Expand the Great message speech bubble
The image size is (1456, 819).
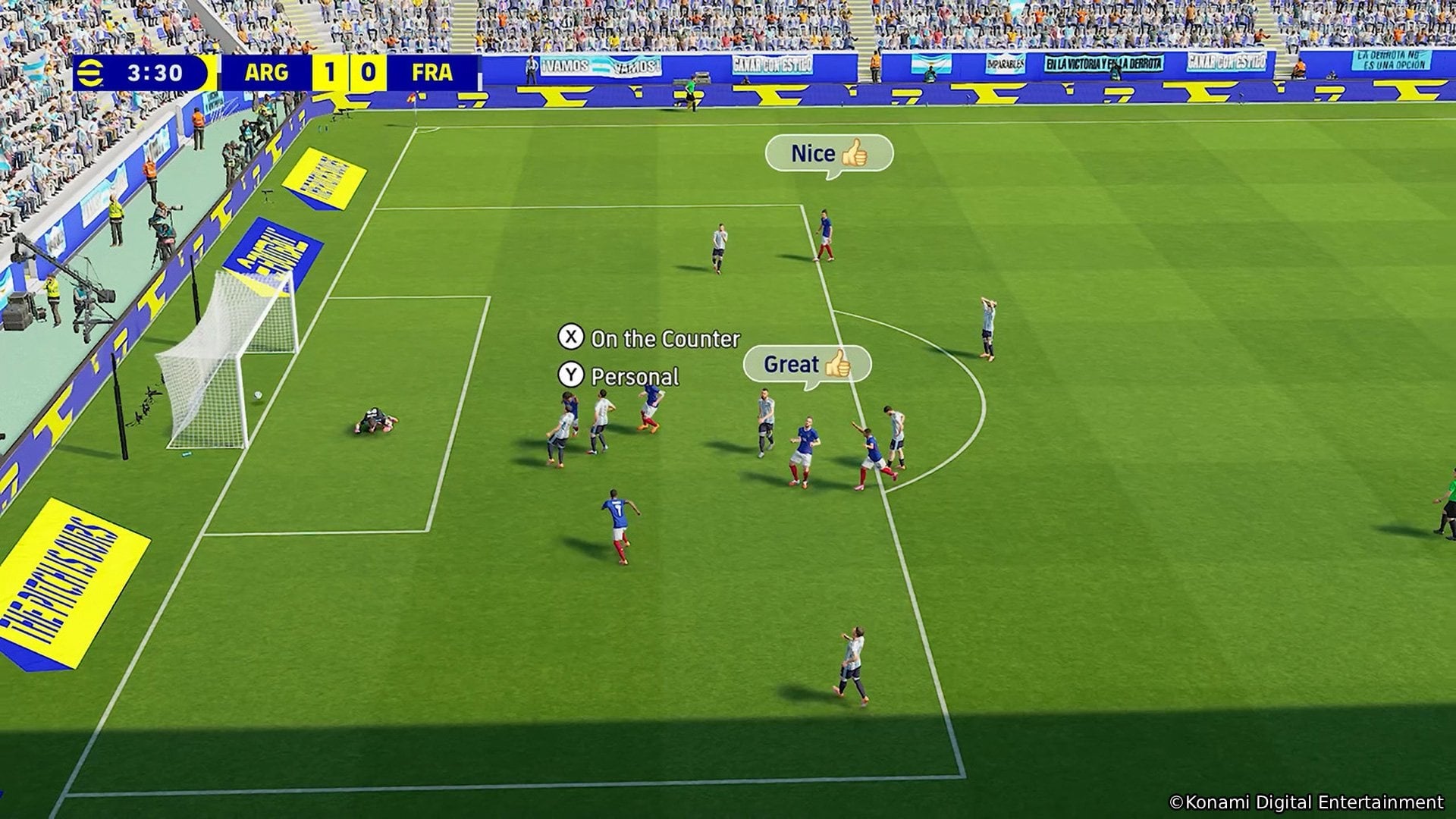point(808,364)
